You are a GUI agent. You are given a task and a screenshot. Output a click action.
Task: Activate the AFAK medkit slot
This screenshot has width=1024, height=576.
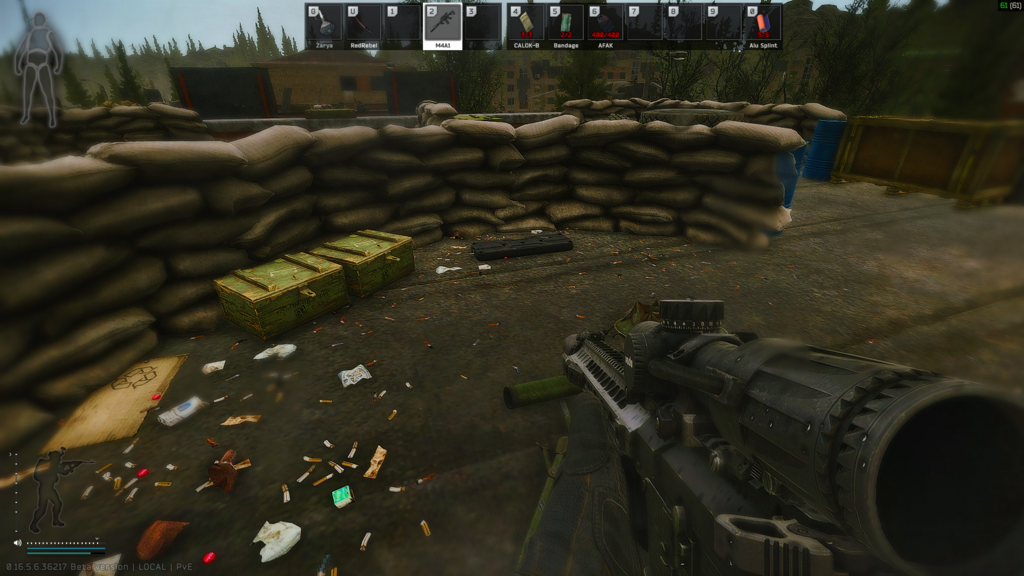[x=604, y=25]
